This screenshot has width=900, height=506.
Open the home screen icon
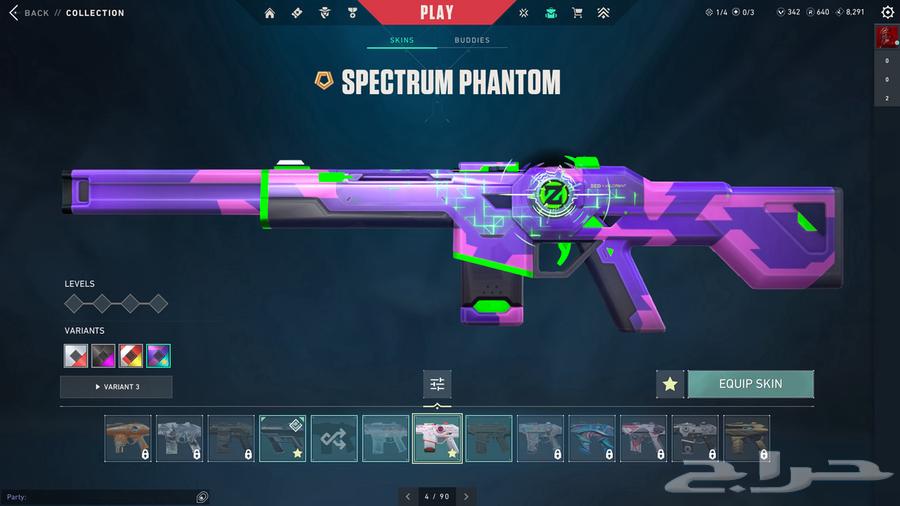[269, 13]
